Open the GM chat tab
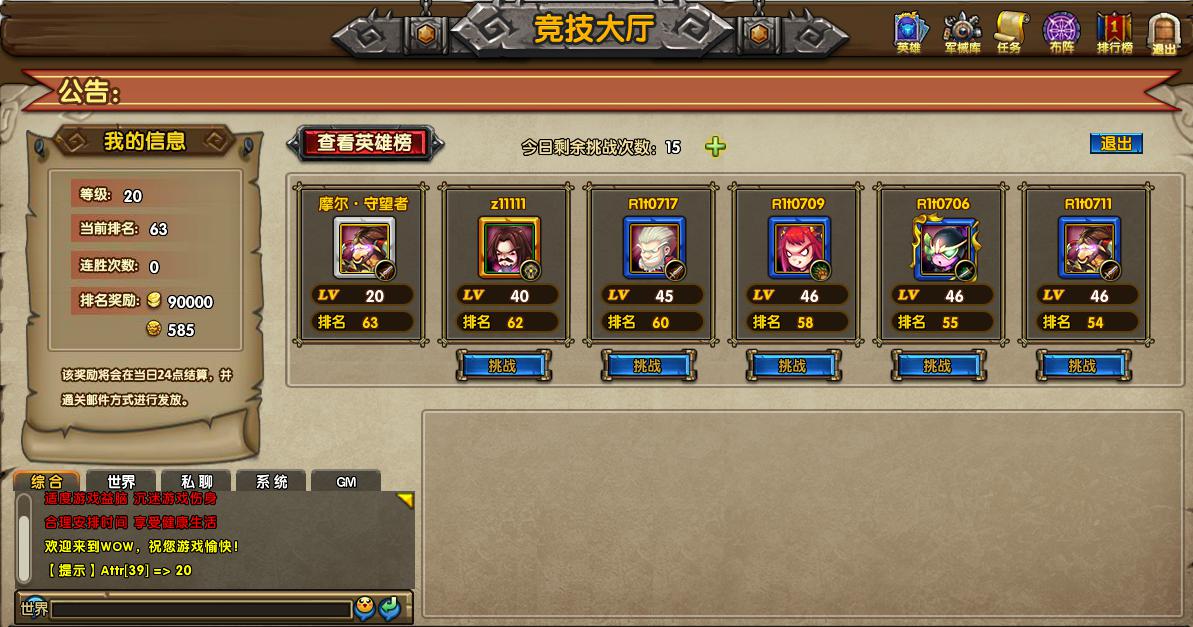 tap(346, 482)
